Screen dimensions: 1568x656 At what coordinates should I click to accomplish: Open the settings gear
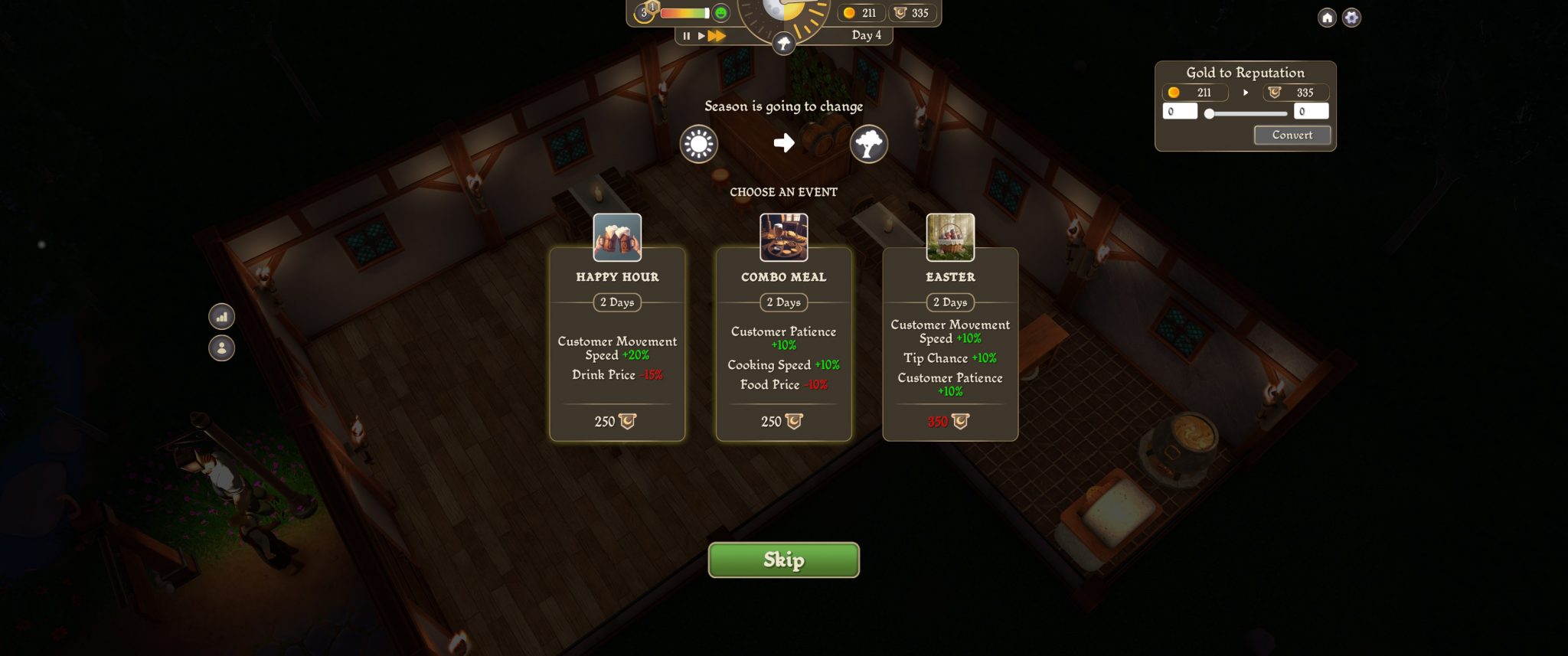[1352, 18]
